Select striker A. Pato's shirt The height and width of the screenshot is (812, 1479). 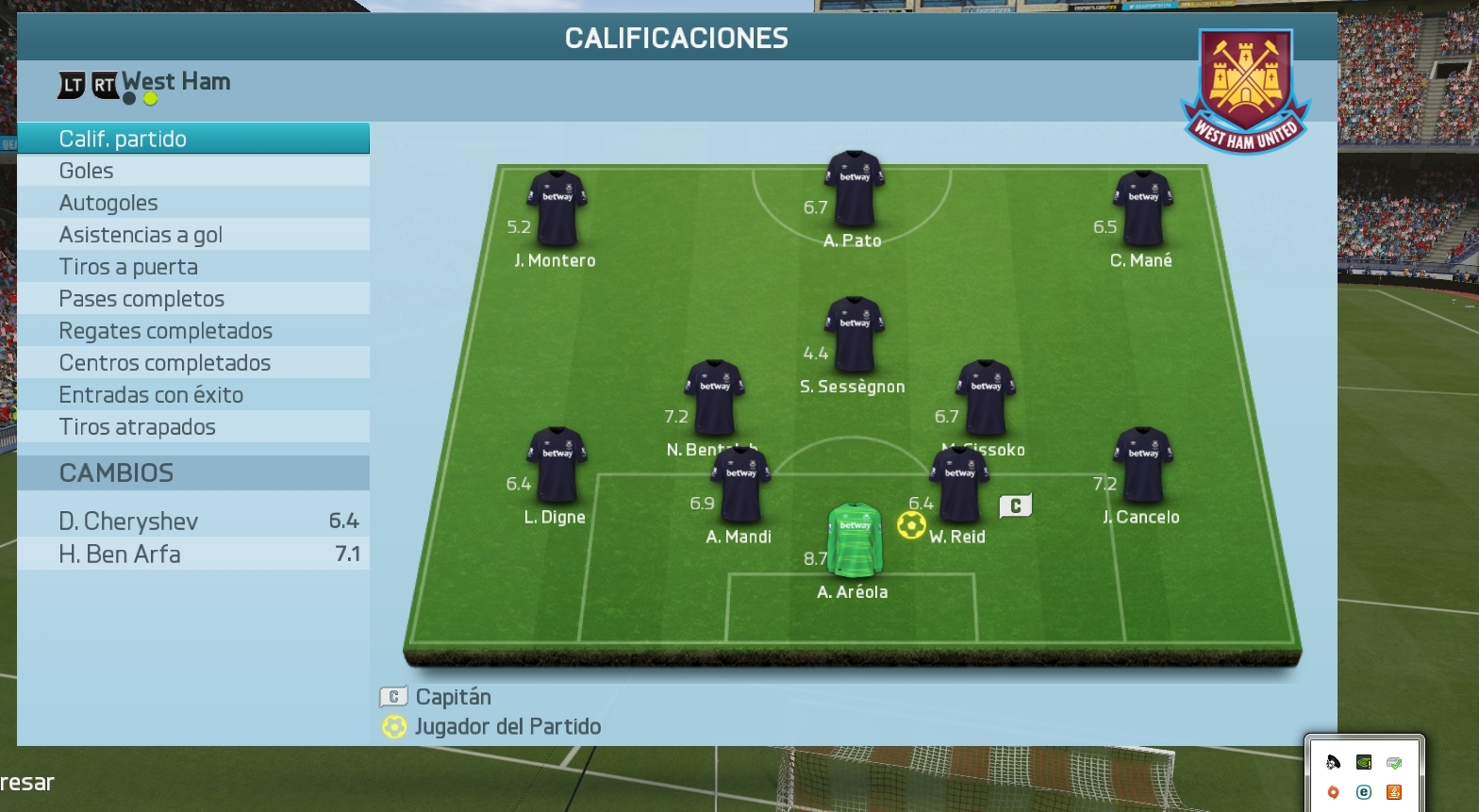854,190
